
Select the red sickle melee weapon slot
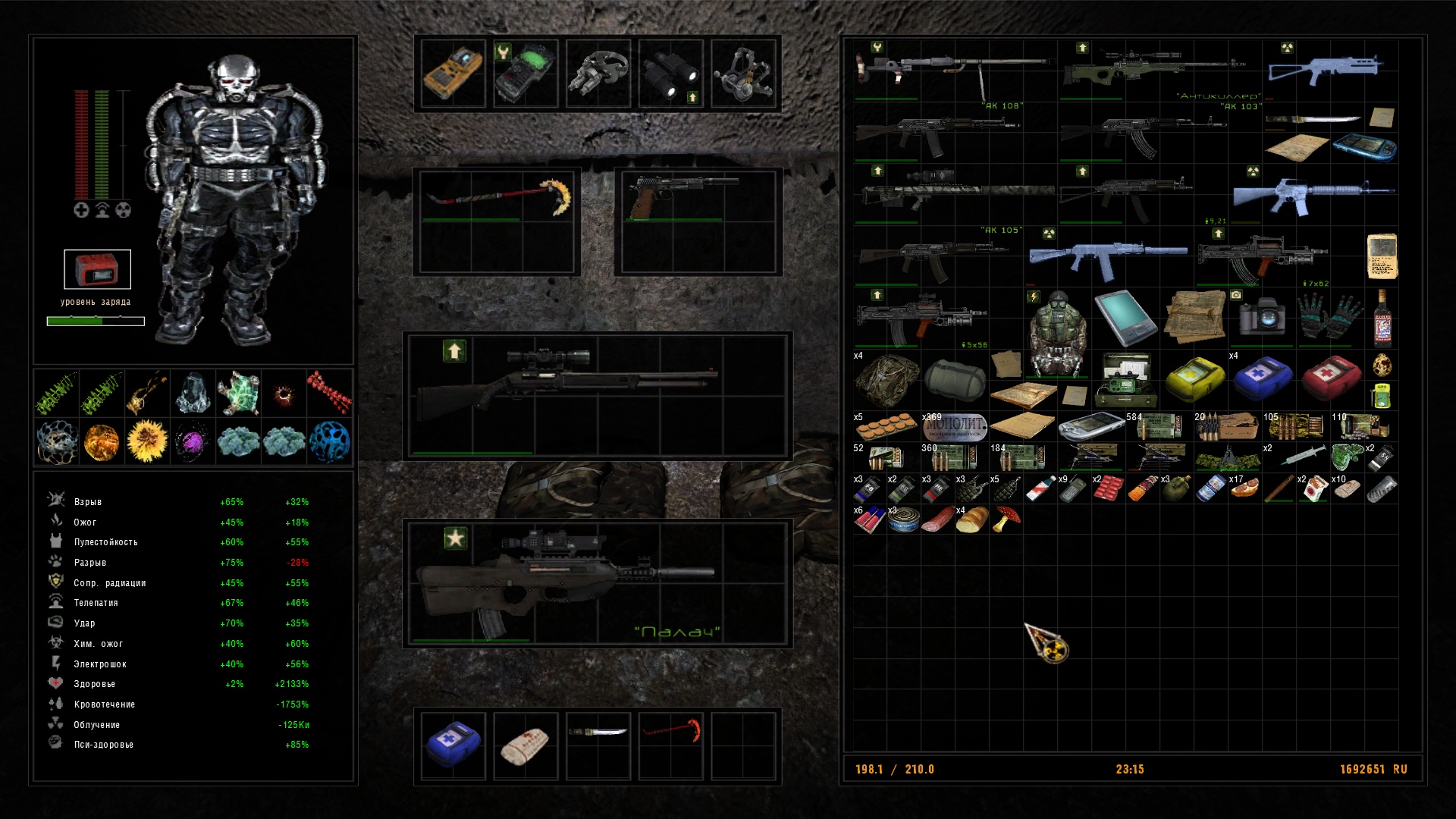coord(497,199)
